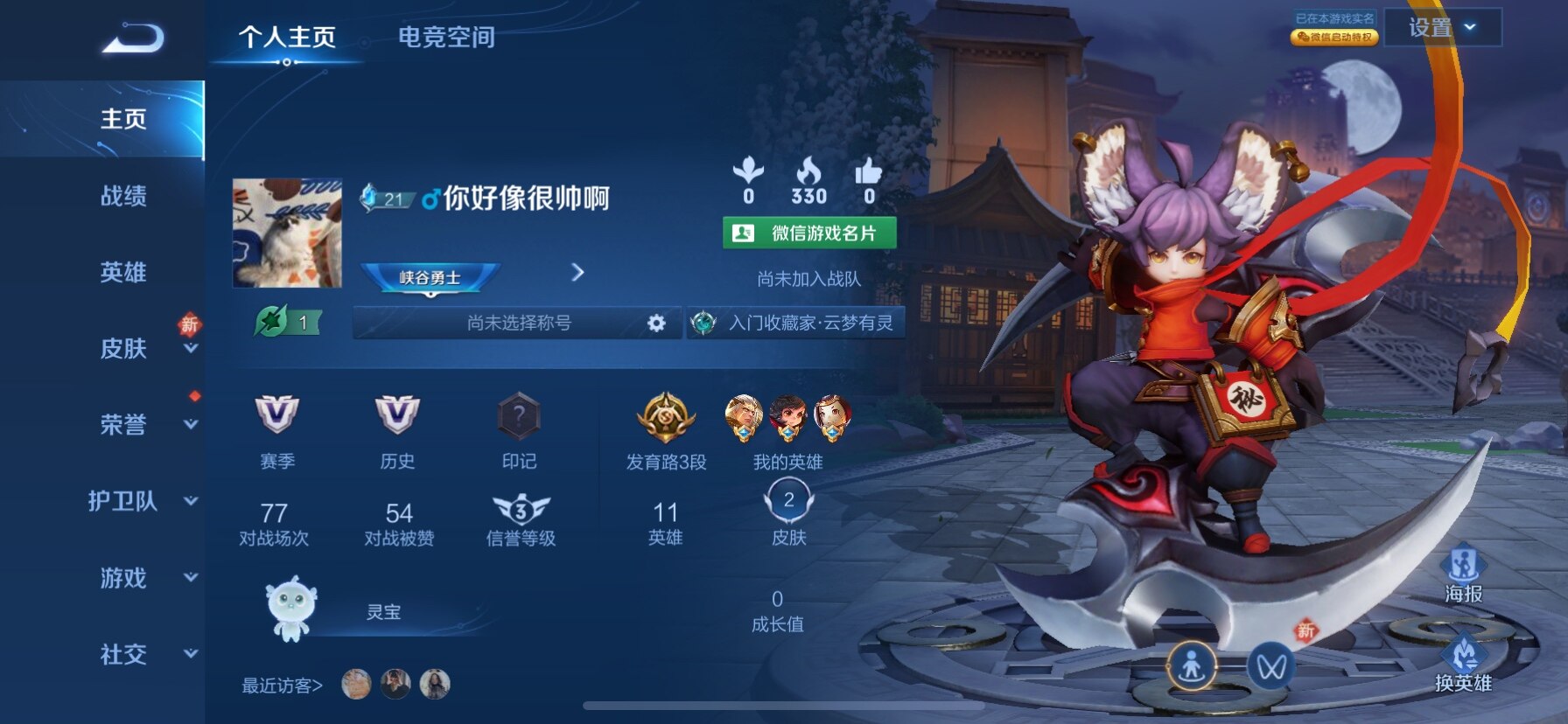Open title selection gear icon

[656, 324]
